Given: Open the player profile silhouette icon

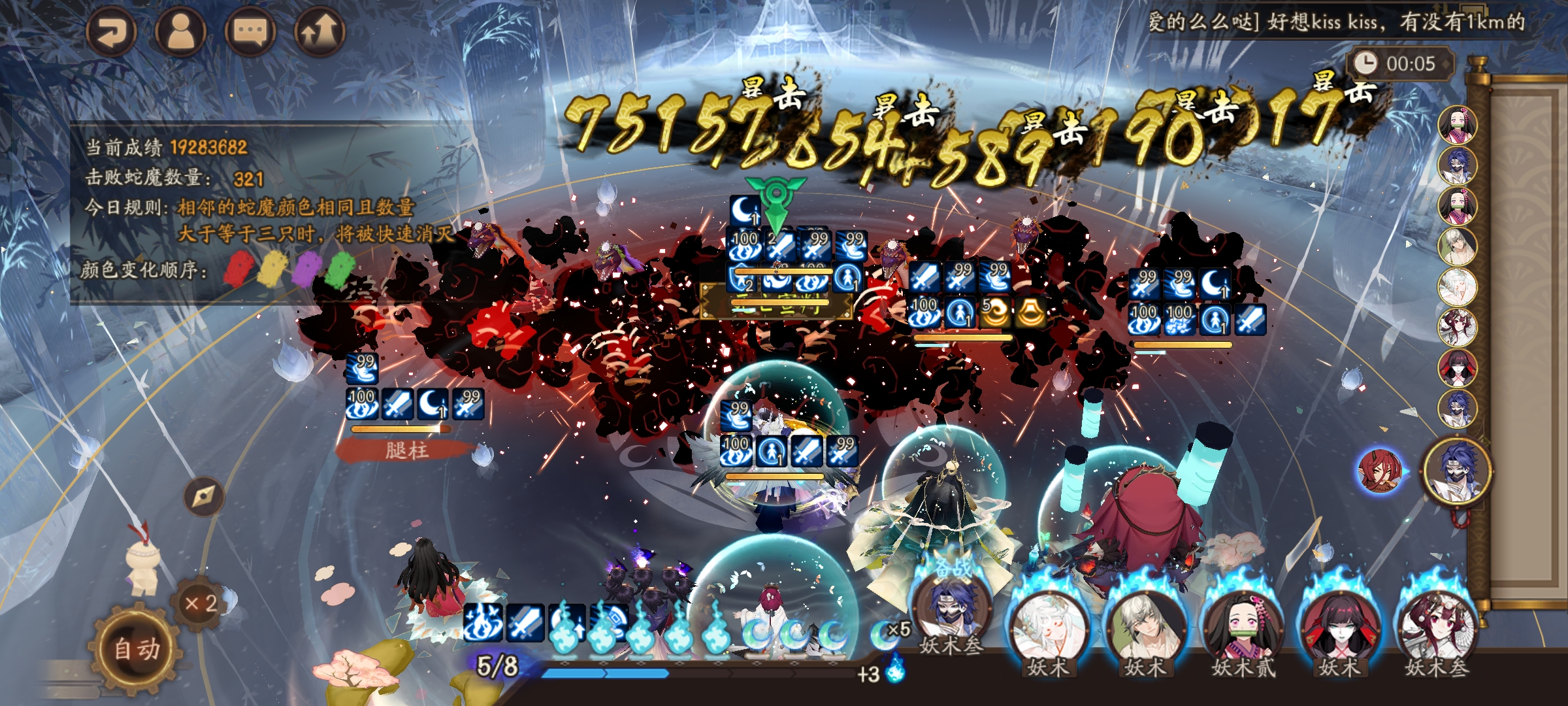Looking at the screenshot, I should [181, 31].
